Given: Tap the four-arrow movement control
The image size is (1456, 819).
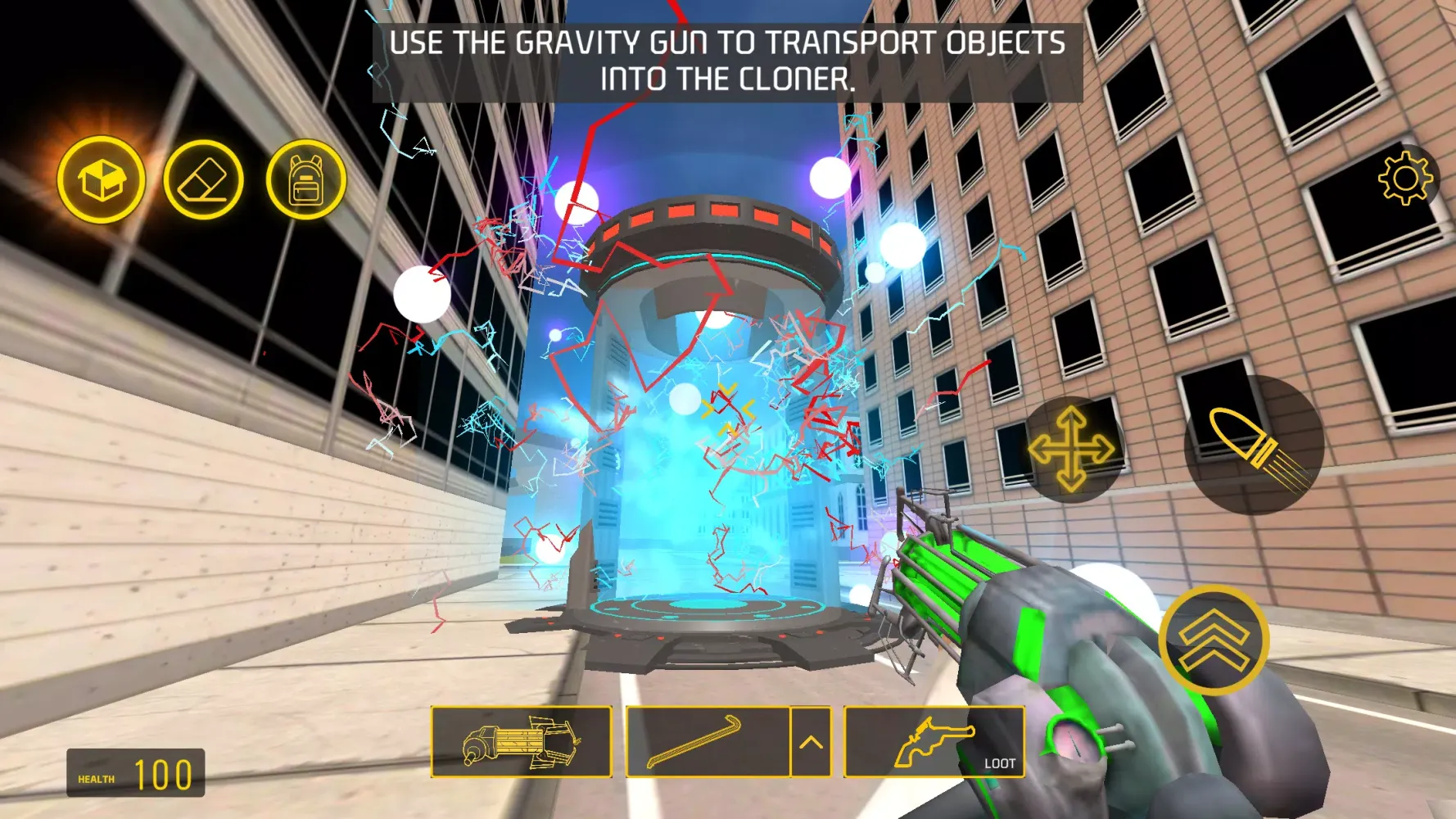Looking at the screenshot, I should pos(1074,448).
